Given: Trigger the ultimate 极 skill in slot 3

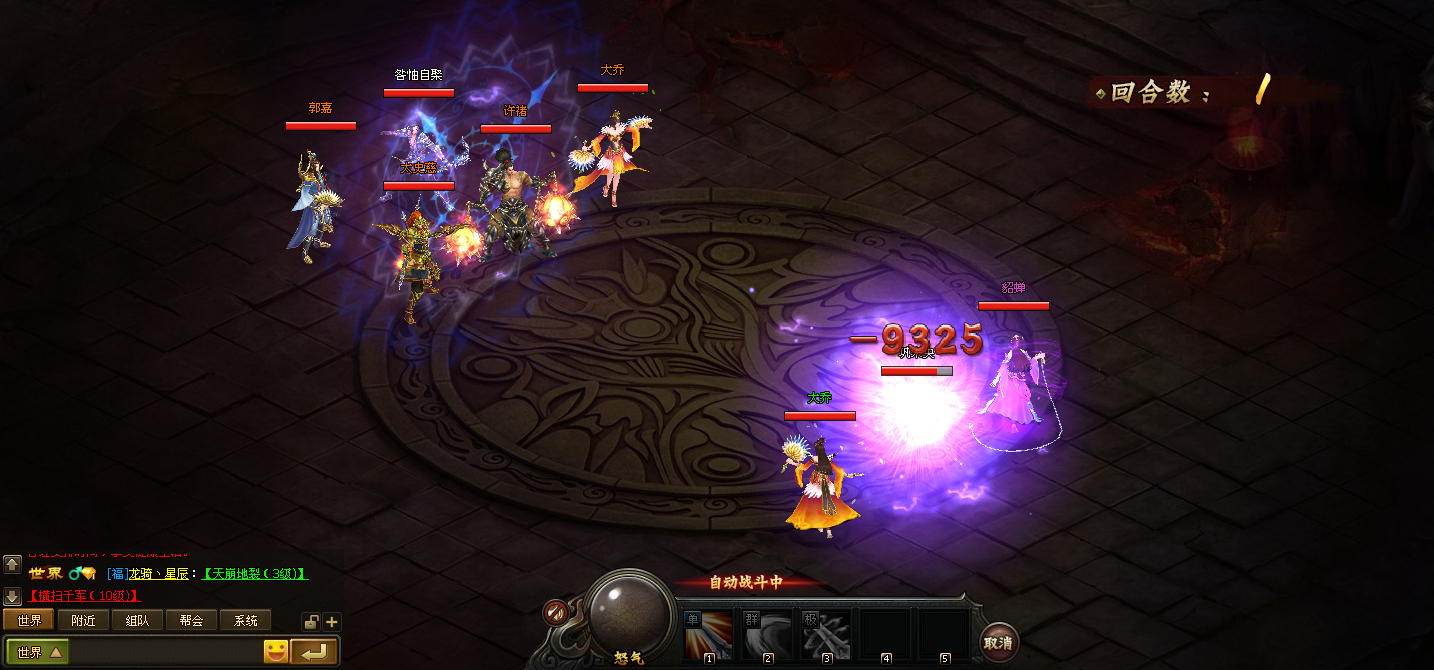Looking at the screenshot, I should point(827,636).
